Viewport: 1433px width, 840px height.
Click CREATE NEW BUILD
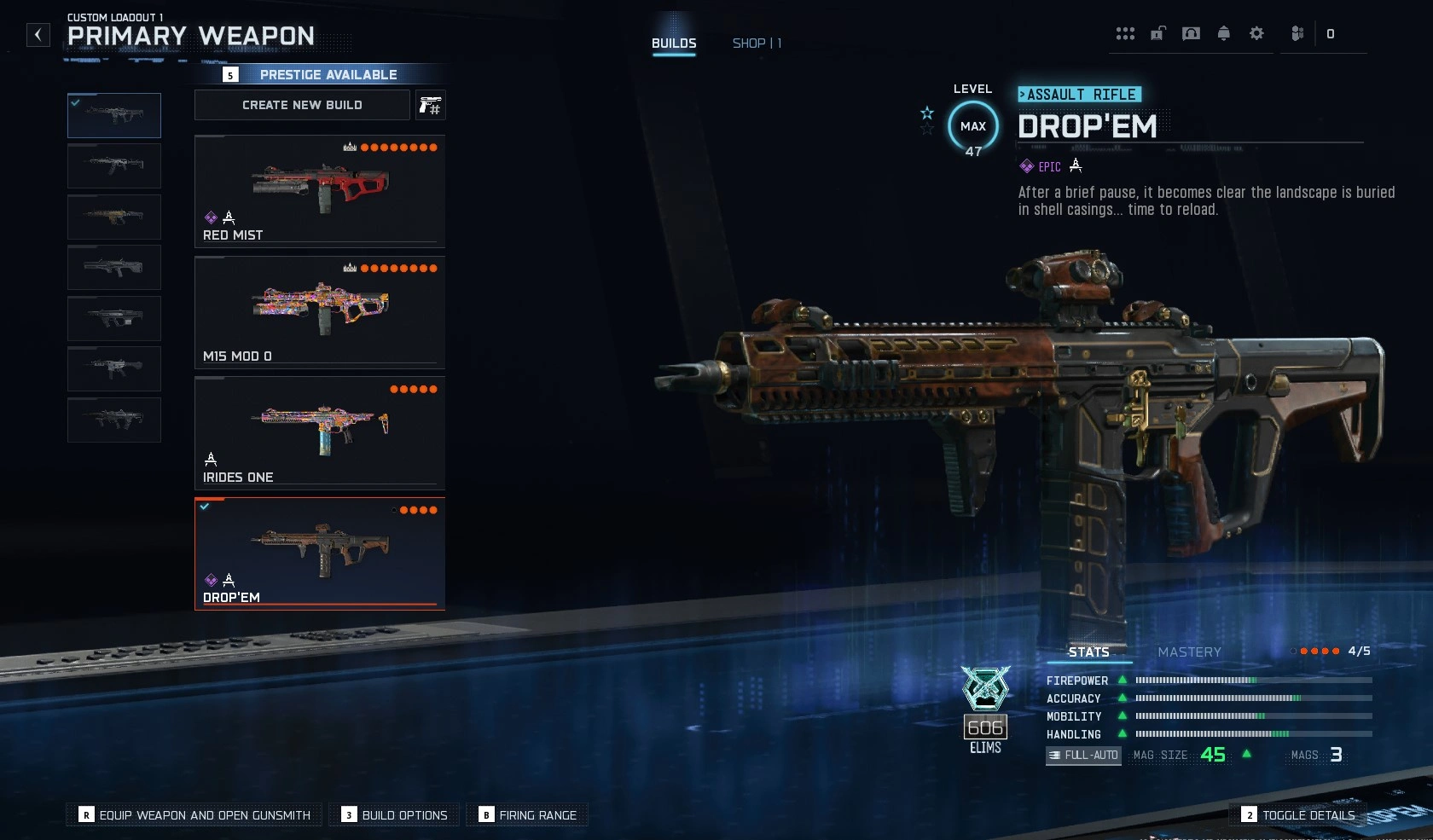tap(302, 105)
